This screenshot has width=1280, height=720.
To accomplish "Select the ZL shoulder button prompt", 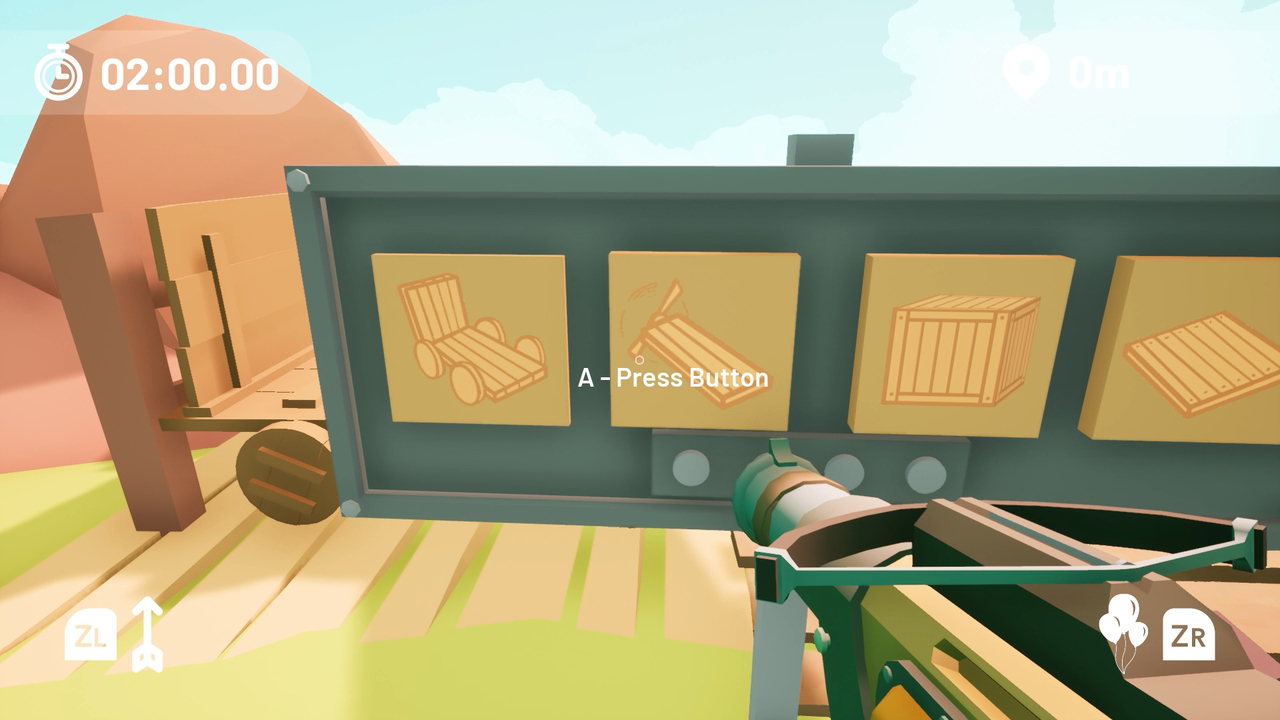I will 90,634.
